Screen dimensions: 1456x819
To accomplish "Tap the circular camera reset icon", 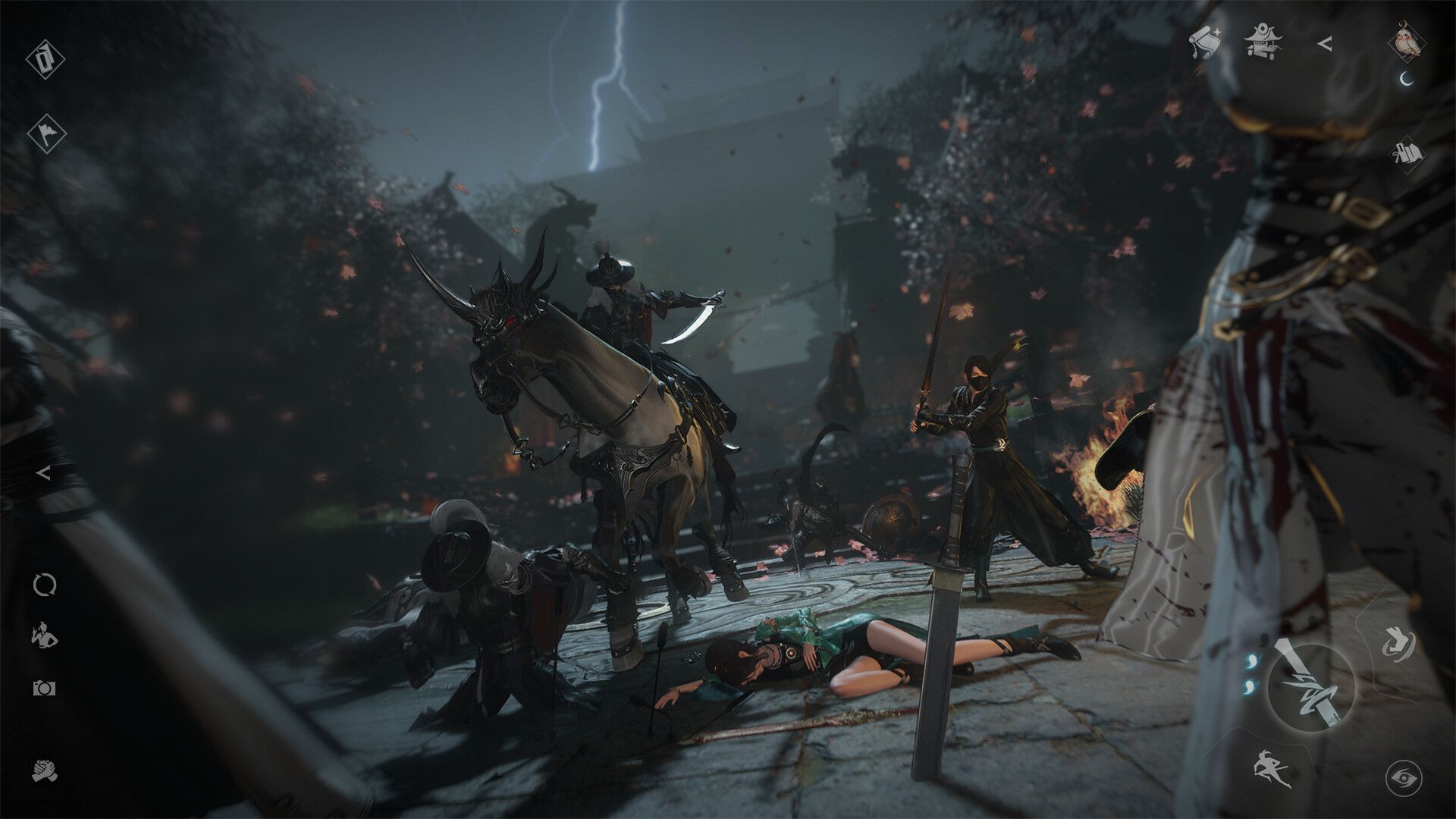I will [43, 583].
